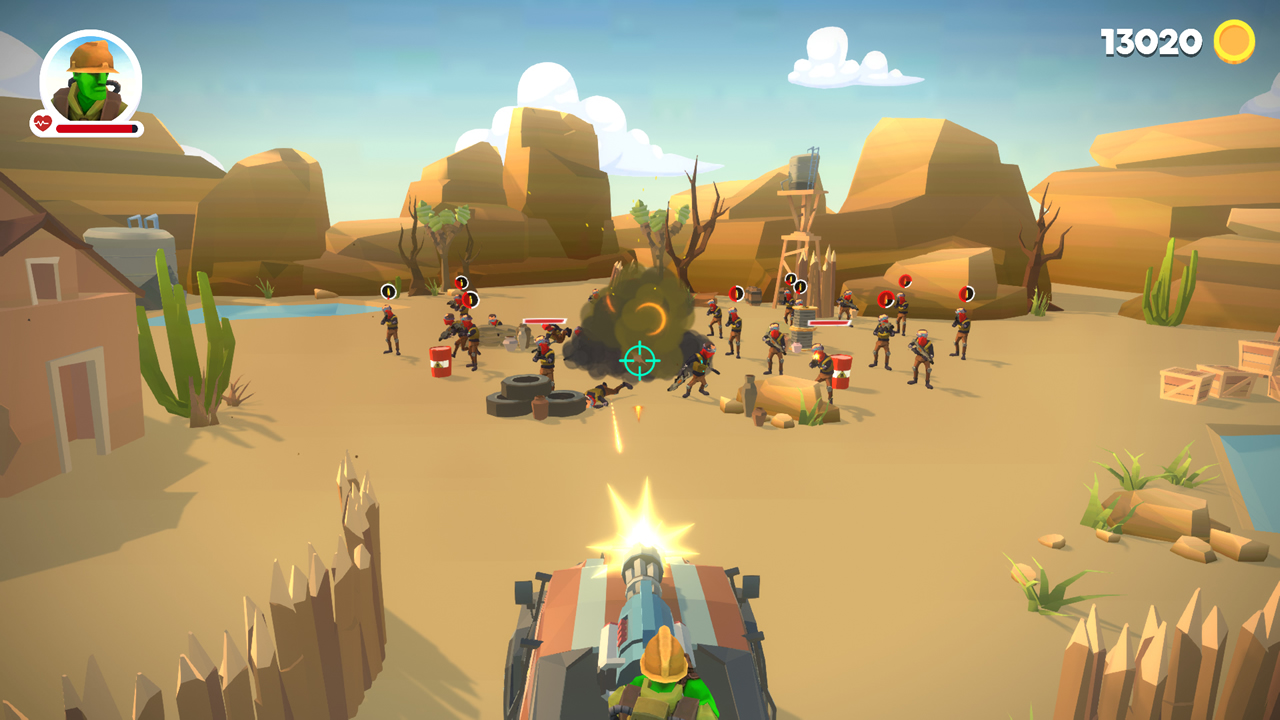Click the turquoise targeting crosshair reticle
This screenshot has width=1280, height=720.
(640, 361)
